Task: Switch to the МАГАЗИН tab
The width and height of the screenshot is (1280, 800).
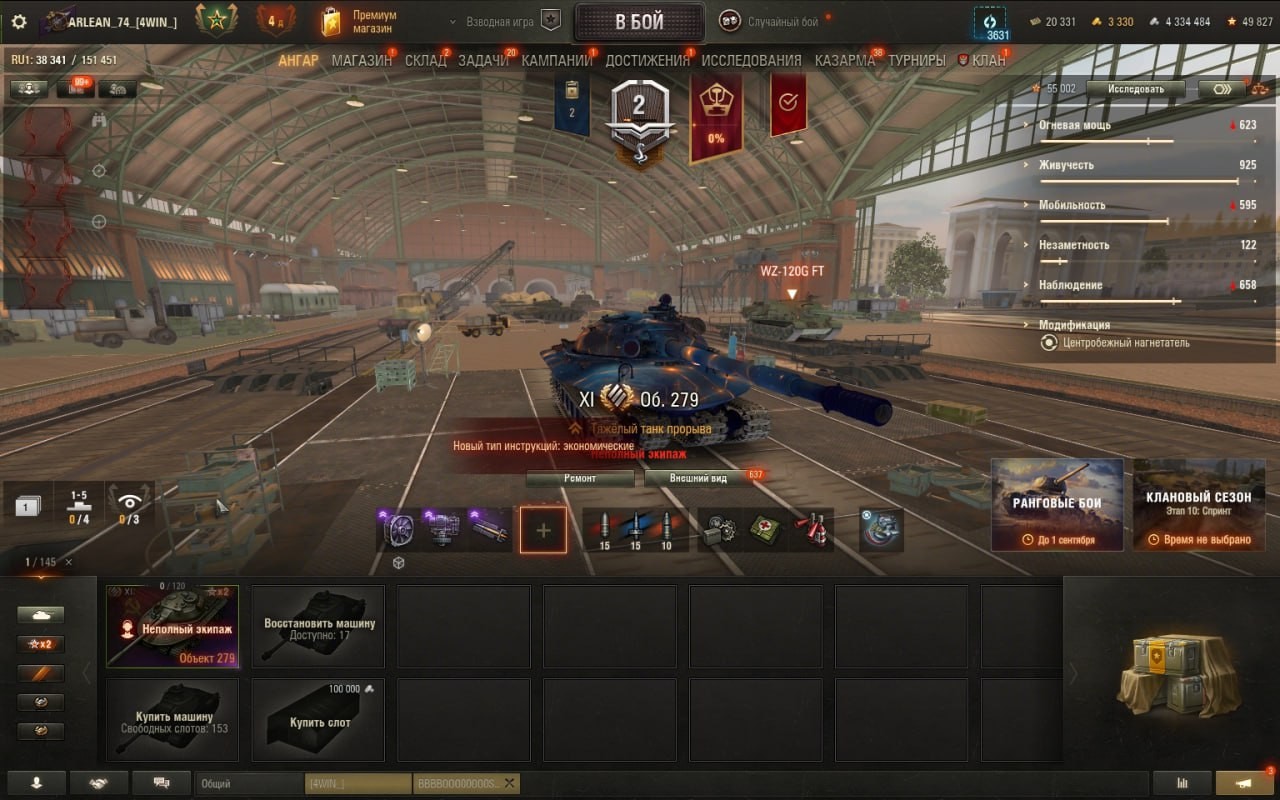Action: pyautogui.click(x=362, y=61)
